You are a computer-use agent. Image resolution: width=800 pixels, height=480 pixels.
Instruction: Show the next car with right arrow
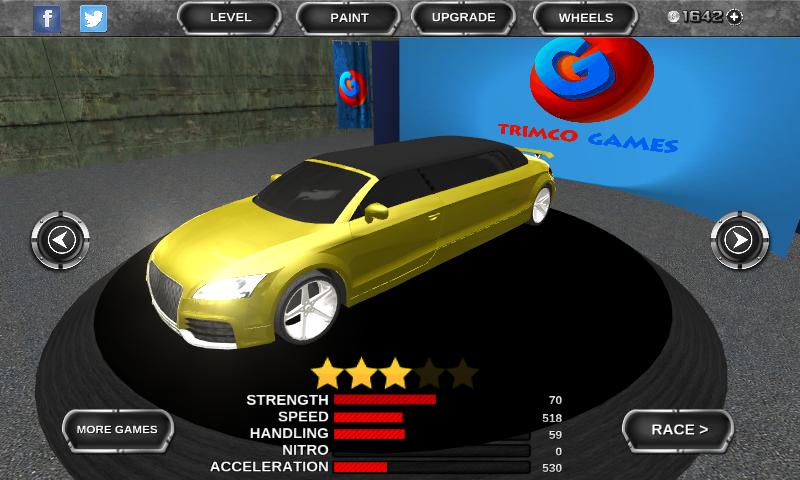pos(738,240)
